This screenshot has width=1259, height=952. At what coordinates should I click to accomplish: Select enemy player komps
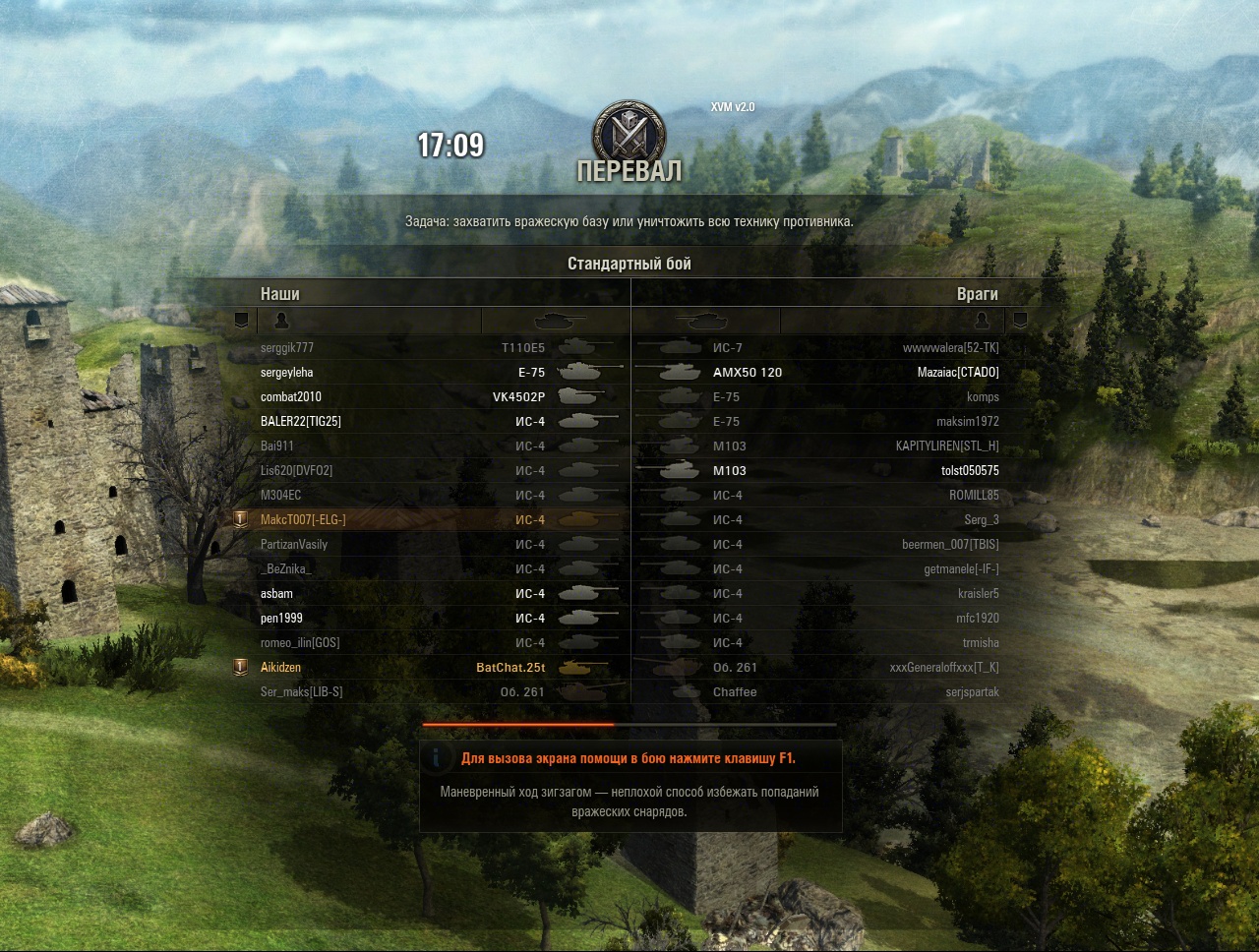coord(982,397)
